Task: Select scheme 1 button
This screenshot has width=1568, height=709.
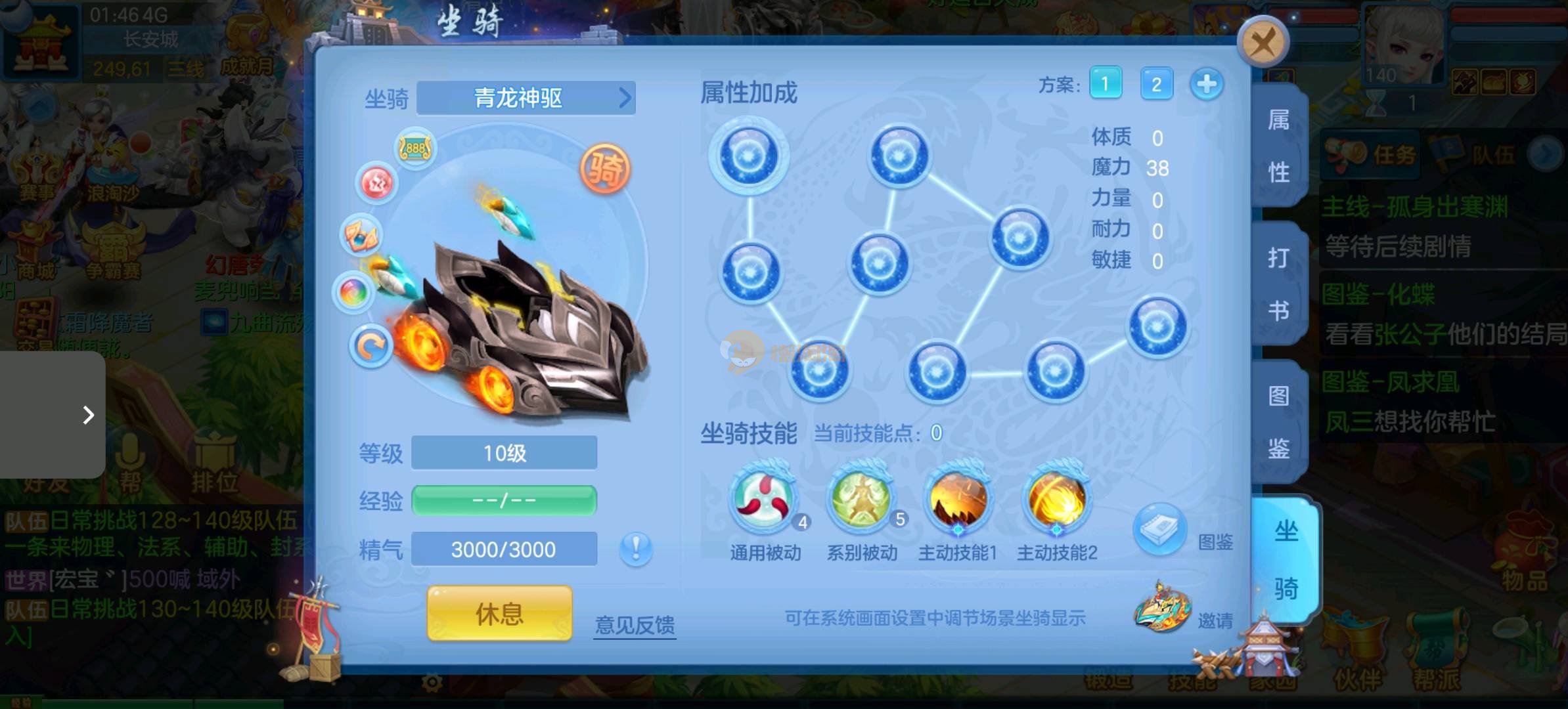Action: coord(1105,84)
